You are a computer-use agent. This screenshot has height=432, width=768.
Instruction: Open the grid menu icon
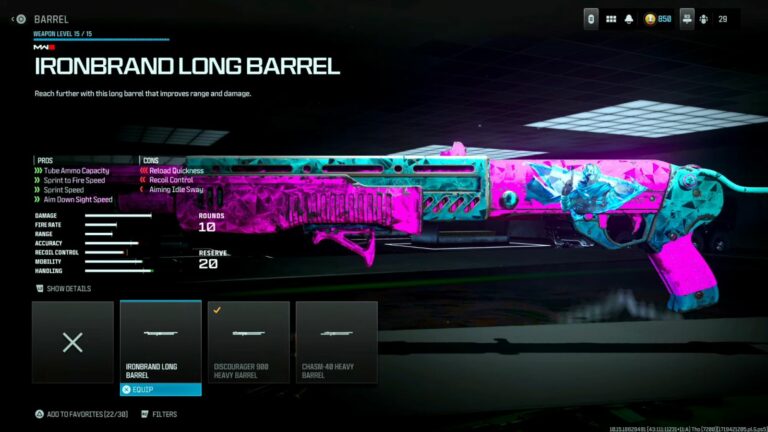pyautogui.click(x=611, y=19)
